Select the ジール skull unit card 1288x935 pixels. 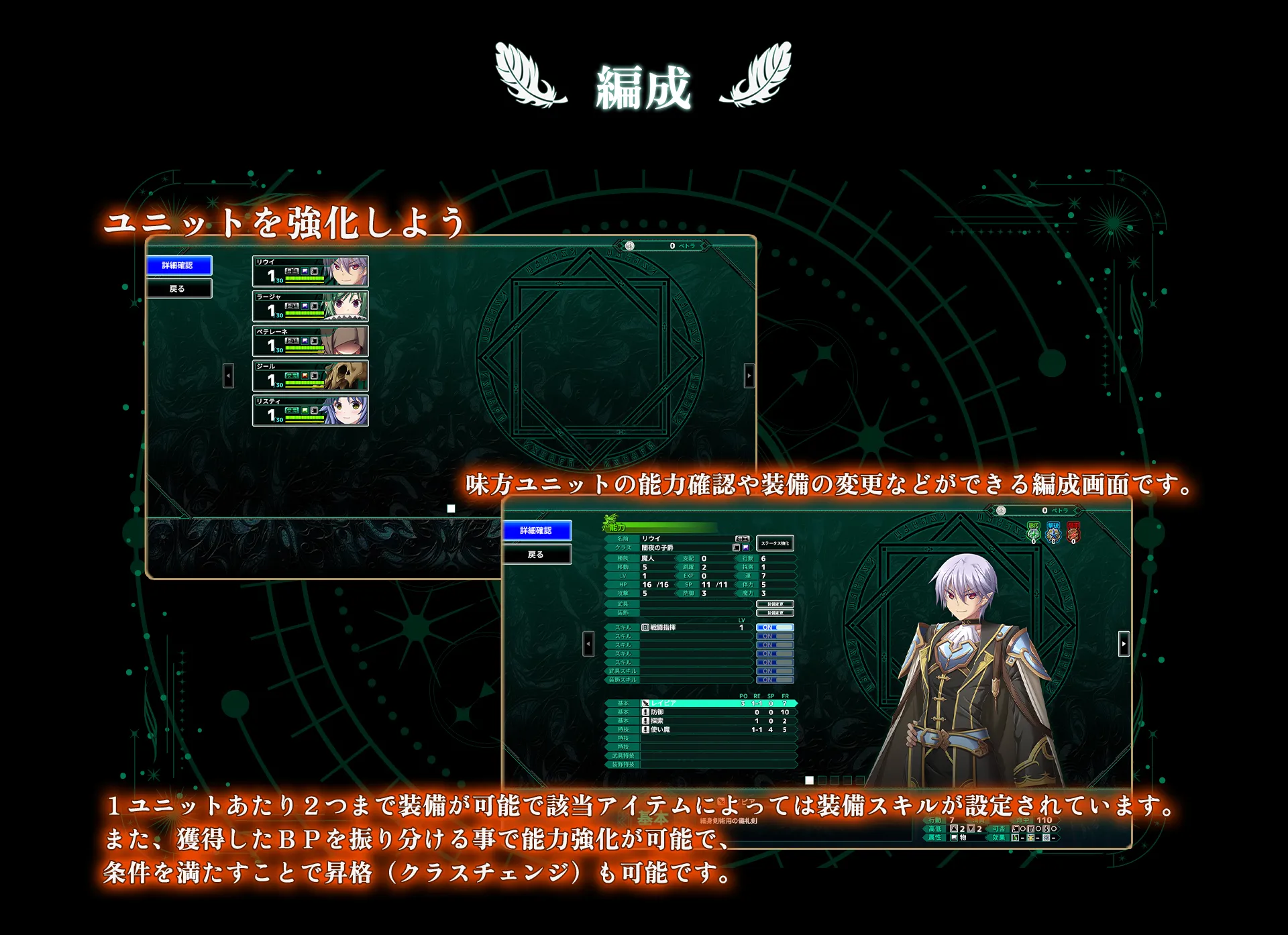click(x=310, y=376)
